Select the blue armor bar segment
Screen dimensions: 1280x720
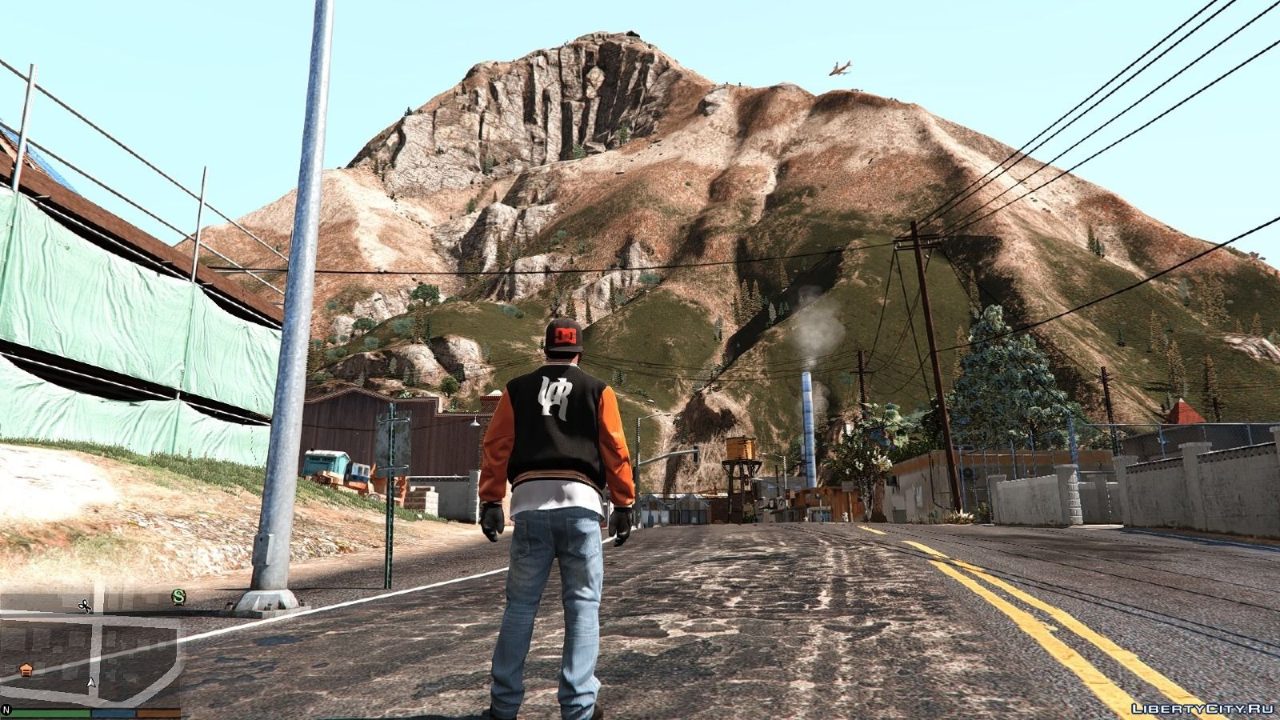click(x=114, y=712)
